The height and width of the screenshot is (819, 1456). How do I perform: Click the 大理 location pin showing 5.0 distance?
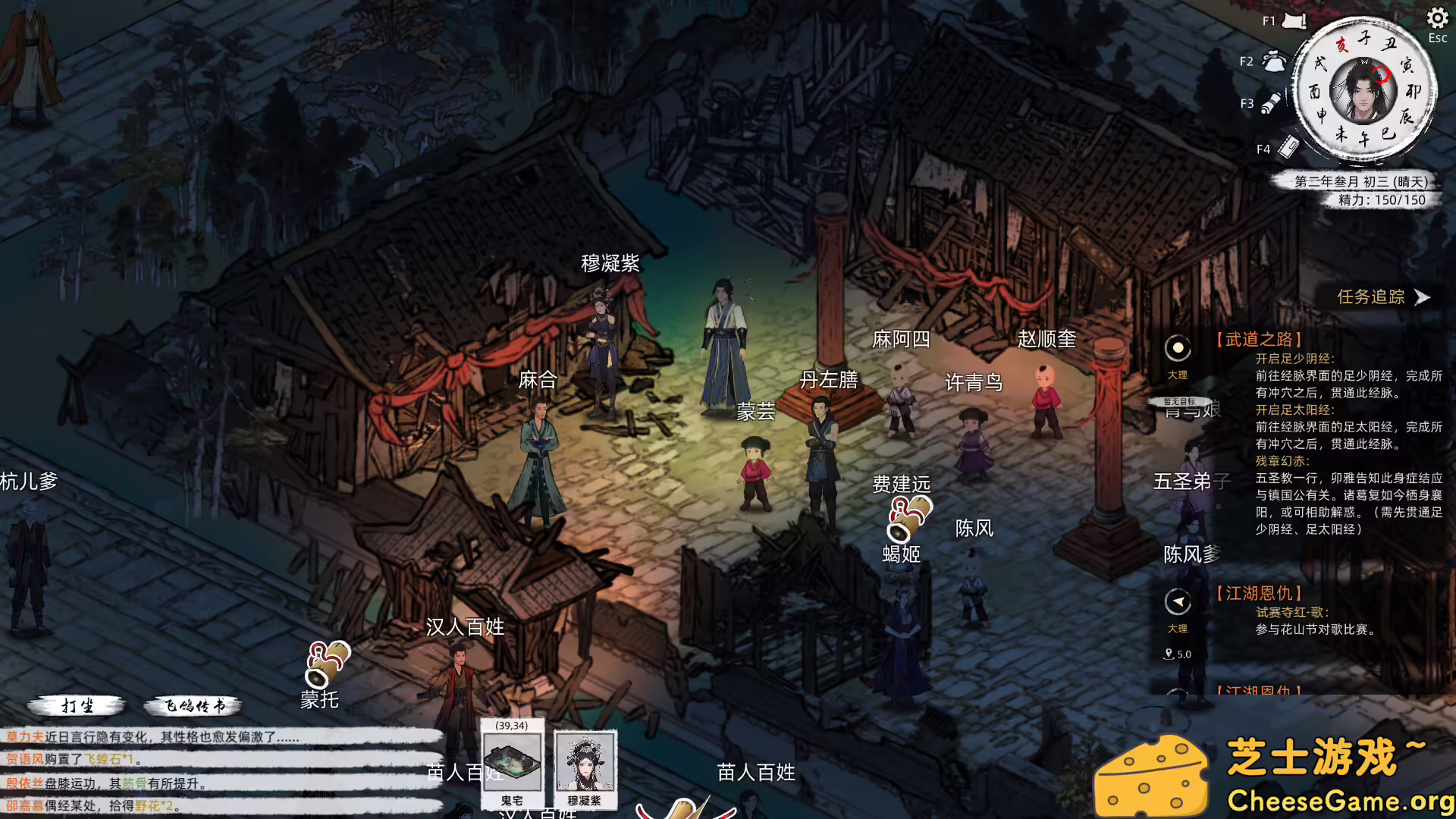(x=1169, y=654)
